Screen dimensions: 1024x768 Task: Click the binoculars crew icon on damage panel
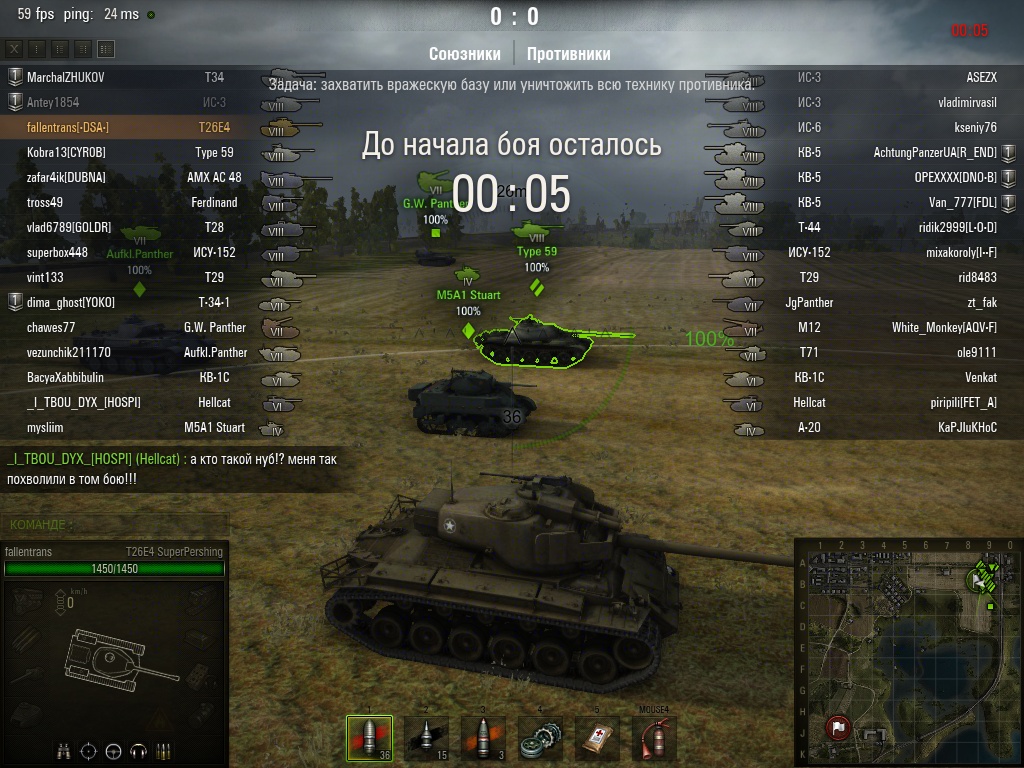tap(64, 750)
